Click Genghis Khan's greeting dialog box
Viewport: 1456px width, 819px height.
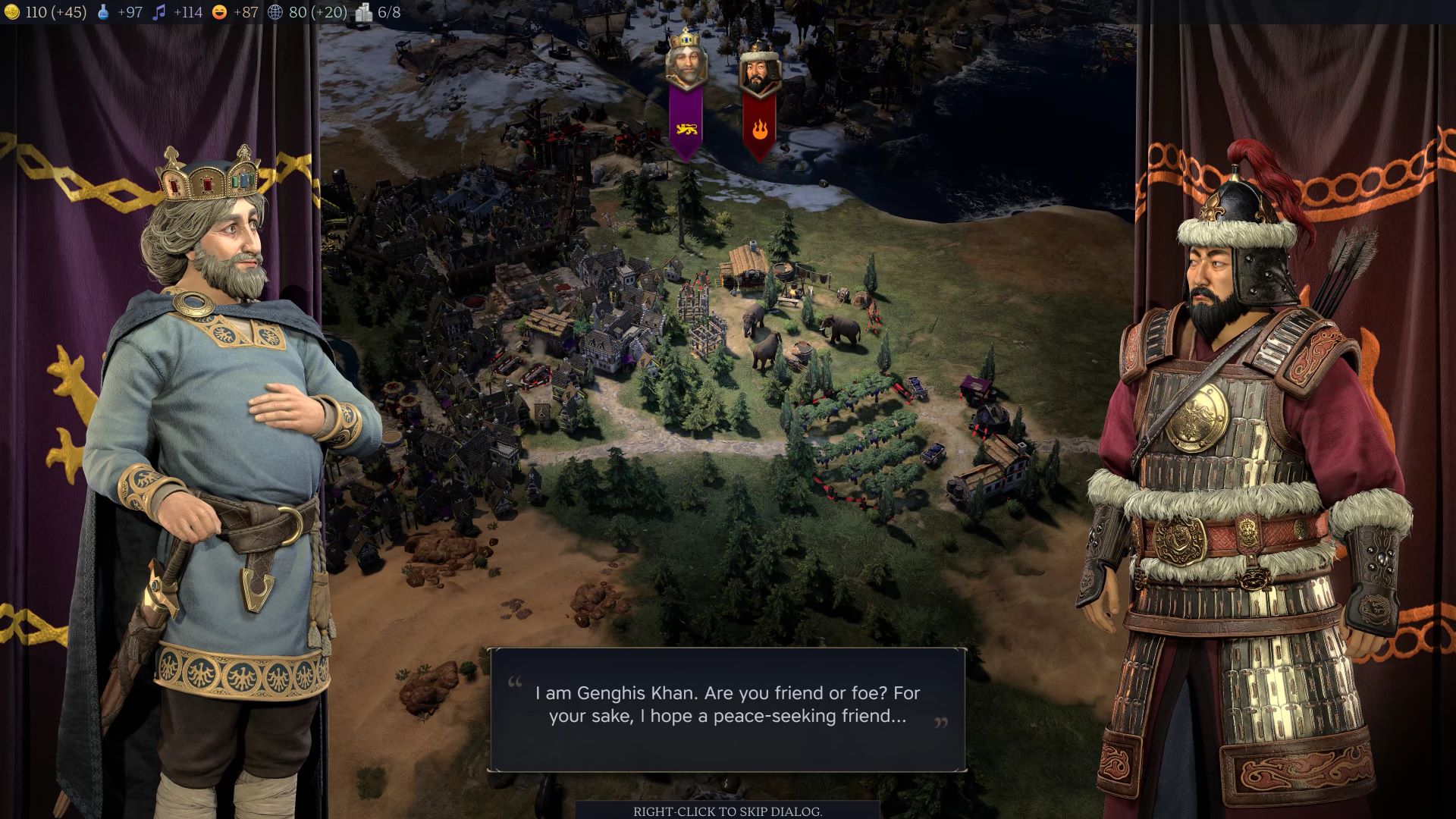727,710
